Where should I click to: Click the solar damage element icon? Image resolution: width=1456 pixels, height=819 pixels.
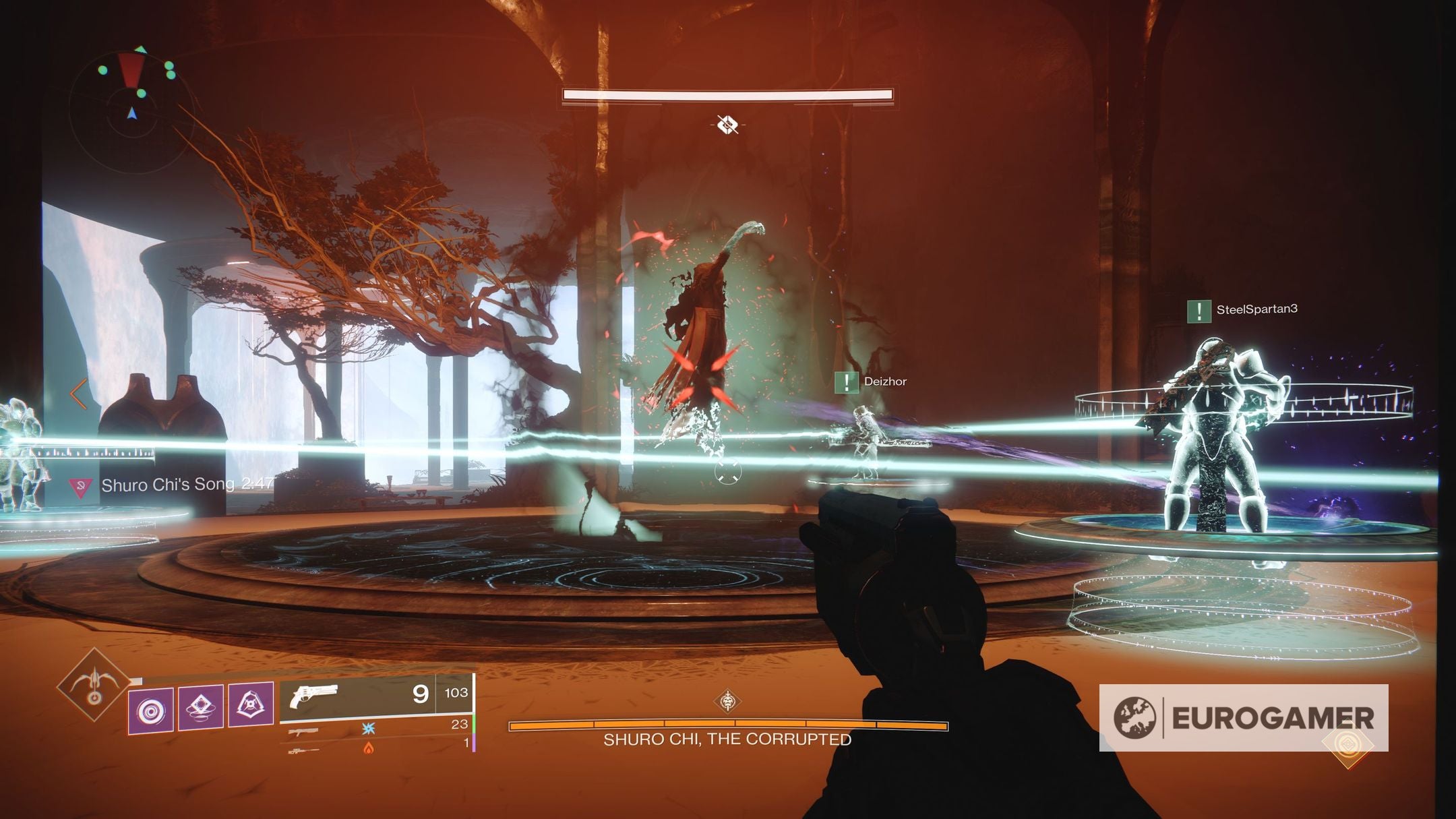[369, 750]
